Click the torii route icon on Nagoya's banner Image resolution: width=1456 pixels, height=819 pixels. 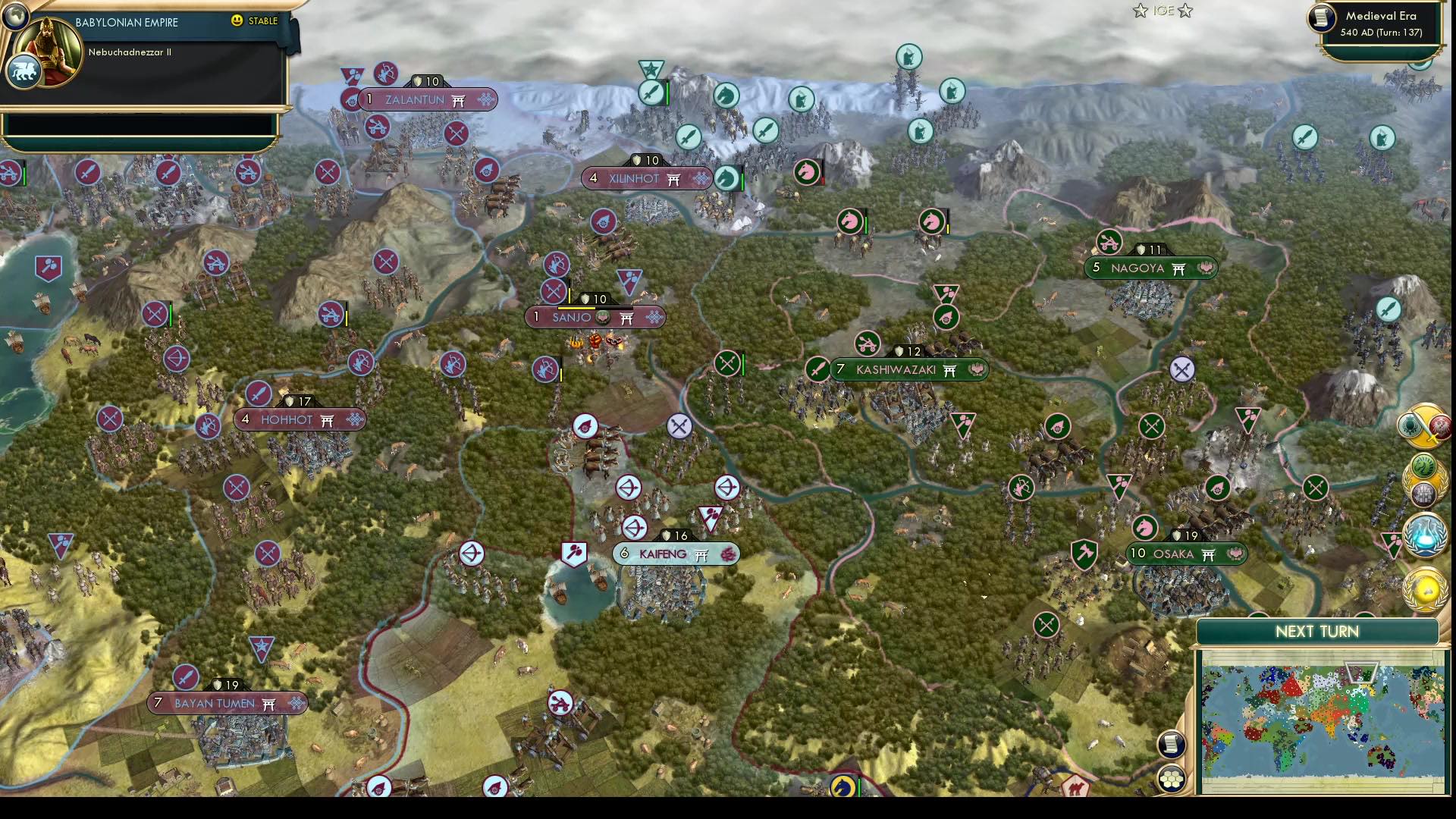point(1178,268)
